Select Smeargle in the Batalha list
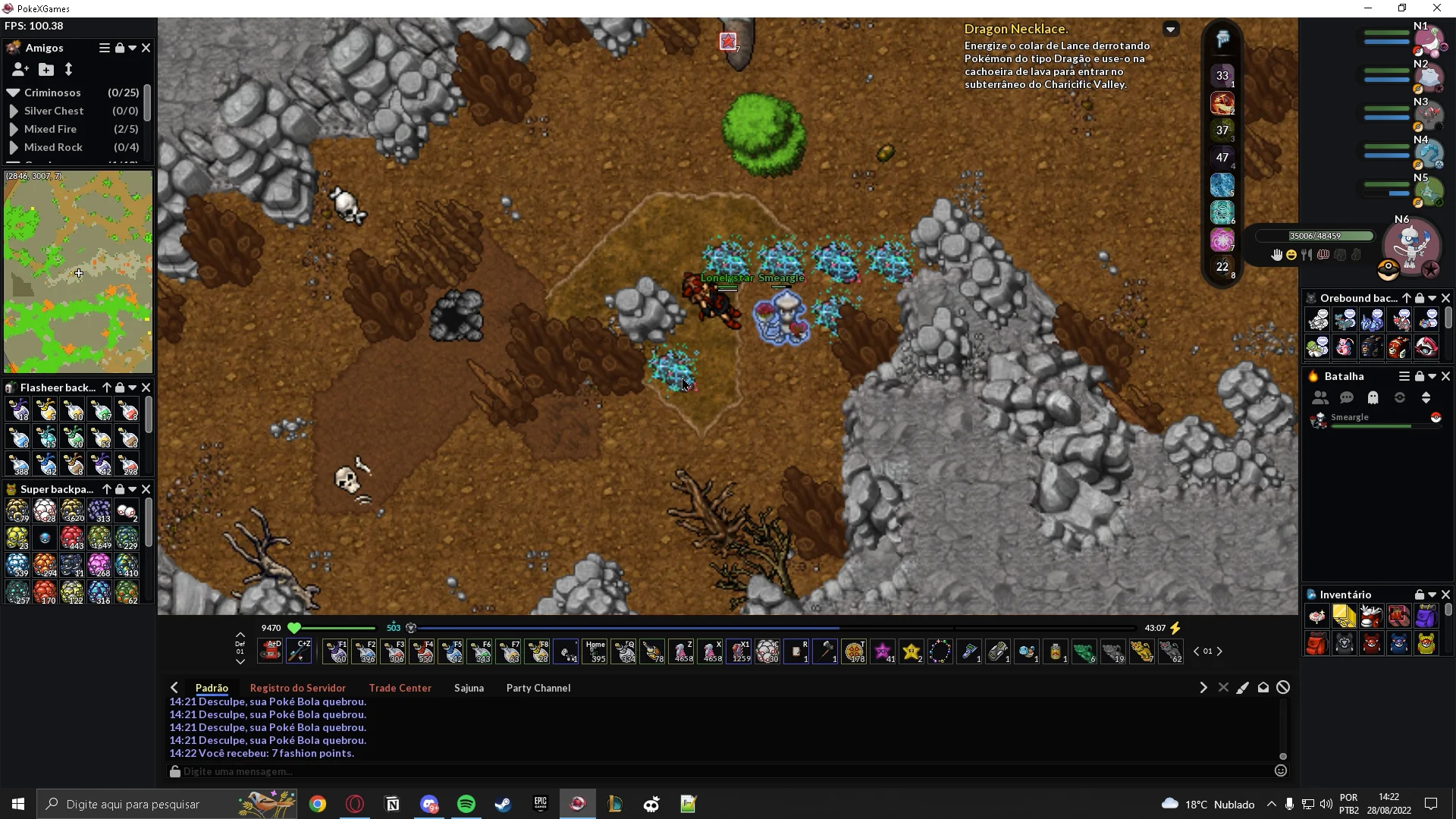 coord(1350,418)
